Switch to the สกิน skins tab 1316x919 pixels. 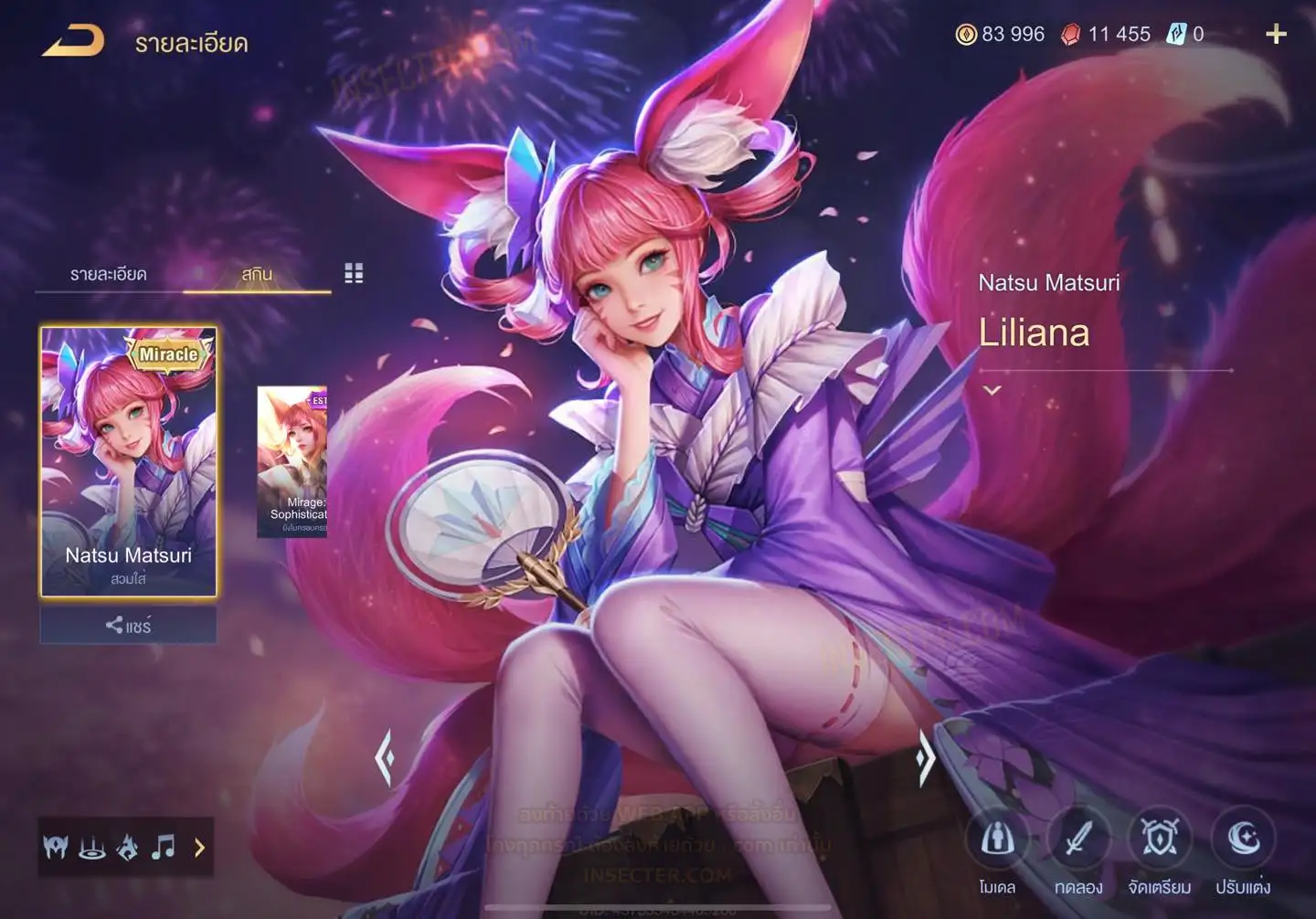point(257,274)
